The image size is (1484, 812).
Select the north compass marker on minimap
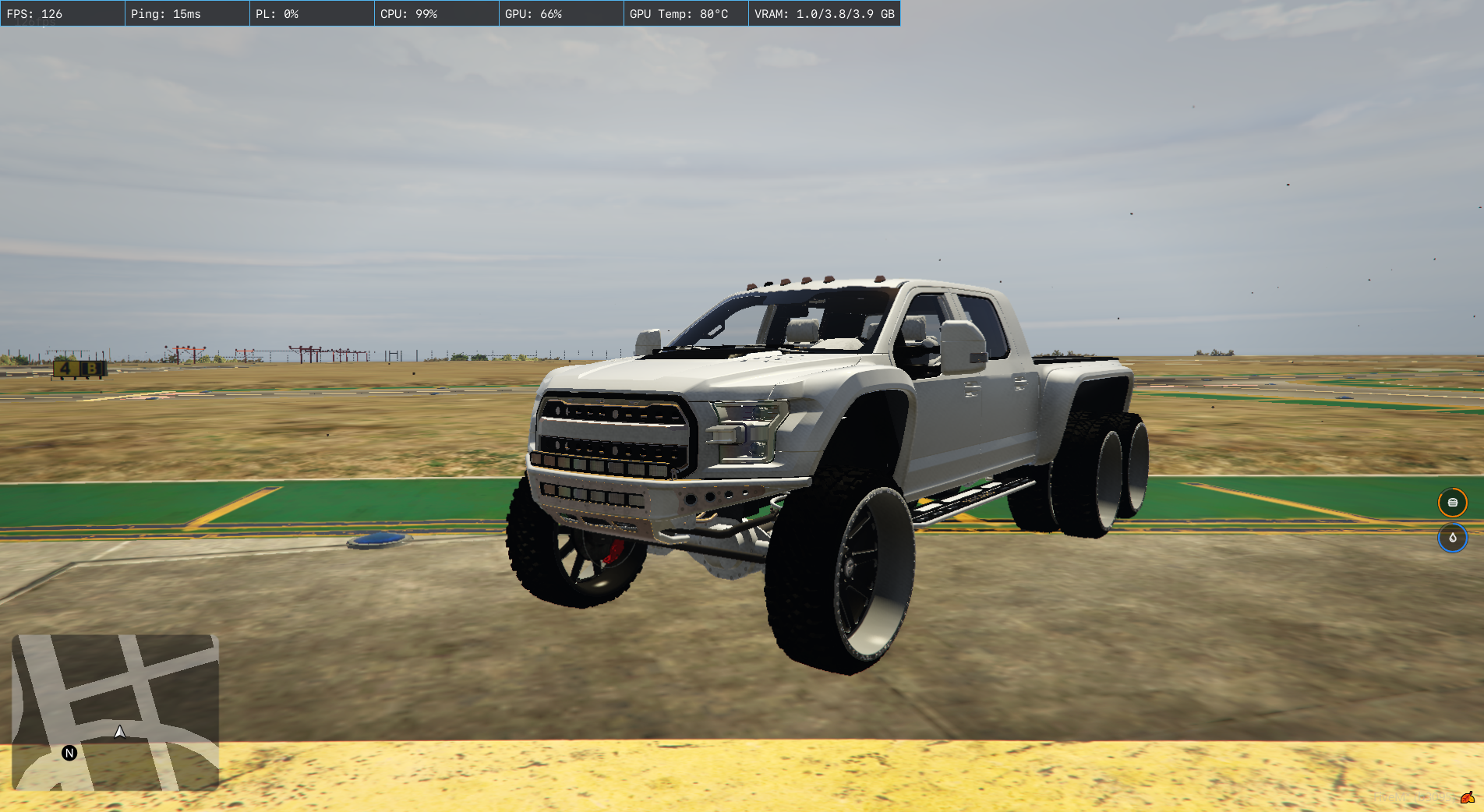tap(69, 753)
